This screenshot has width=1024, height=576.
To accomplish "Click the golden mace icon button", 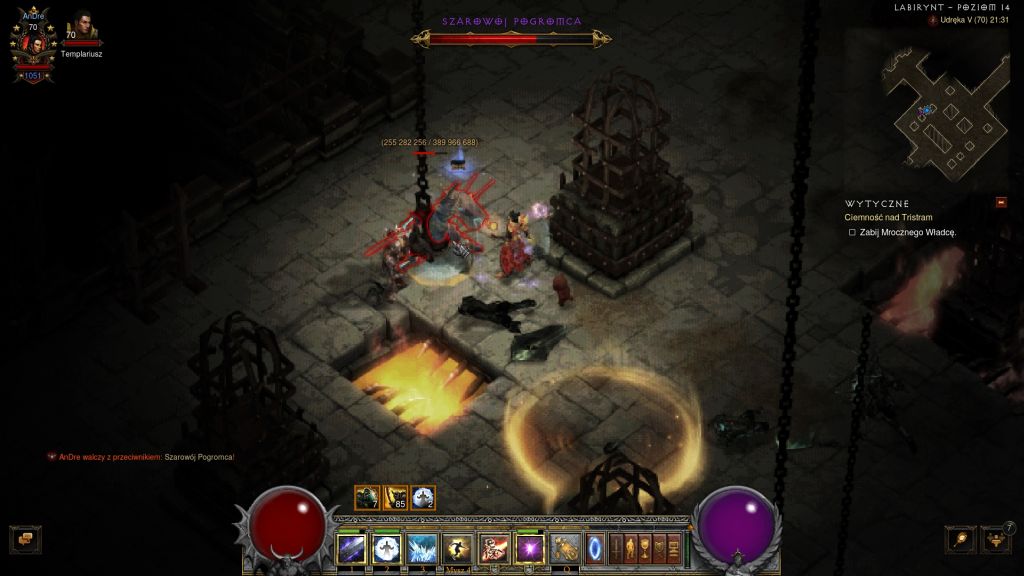I will click(961, 539).
